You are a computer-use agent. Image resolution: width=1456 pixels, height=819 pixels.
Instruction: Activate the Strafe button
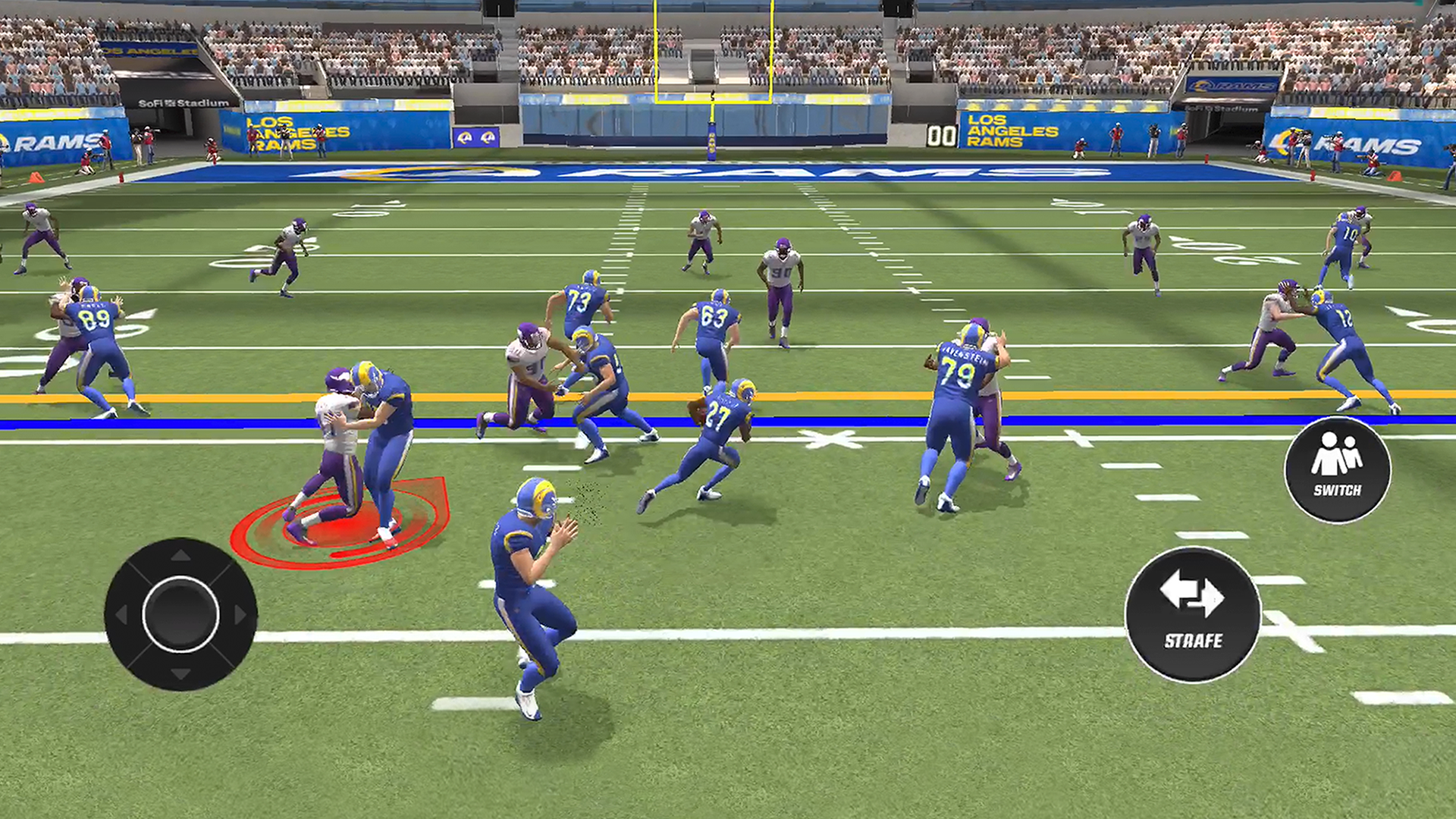tap(1193, 614)
